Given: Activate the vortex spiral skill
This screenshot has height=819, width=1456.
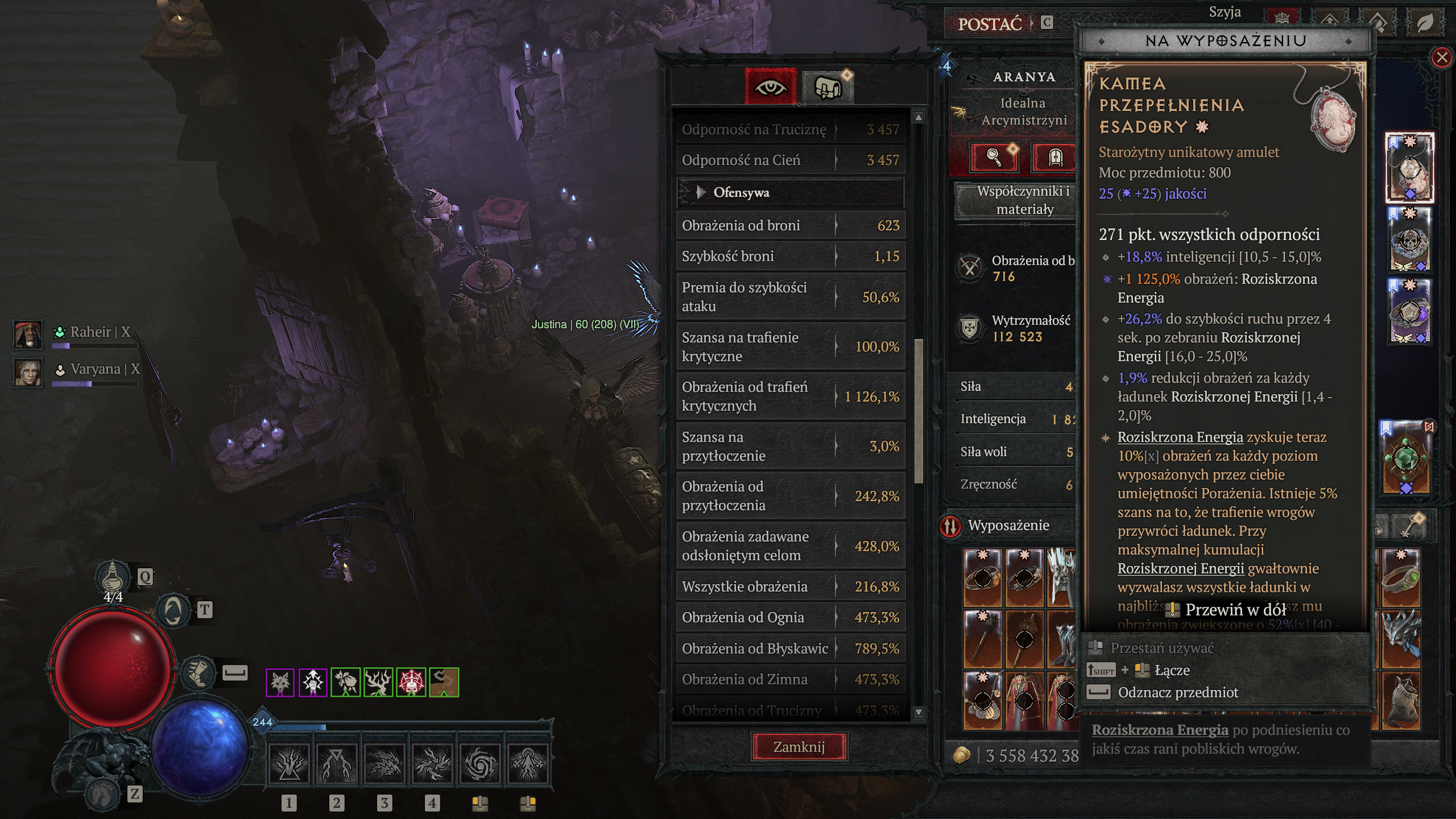Looking at the screenshot, I should pyautogui.click(x=480, y=763).
